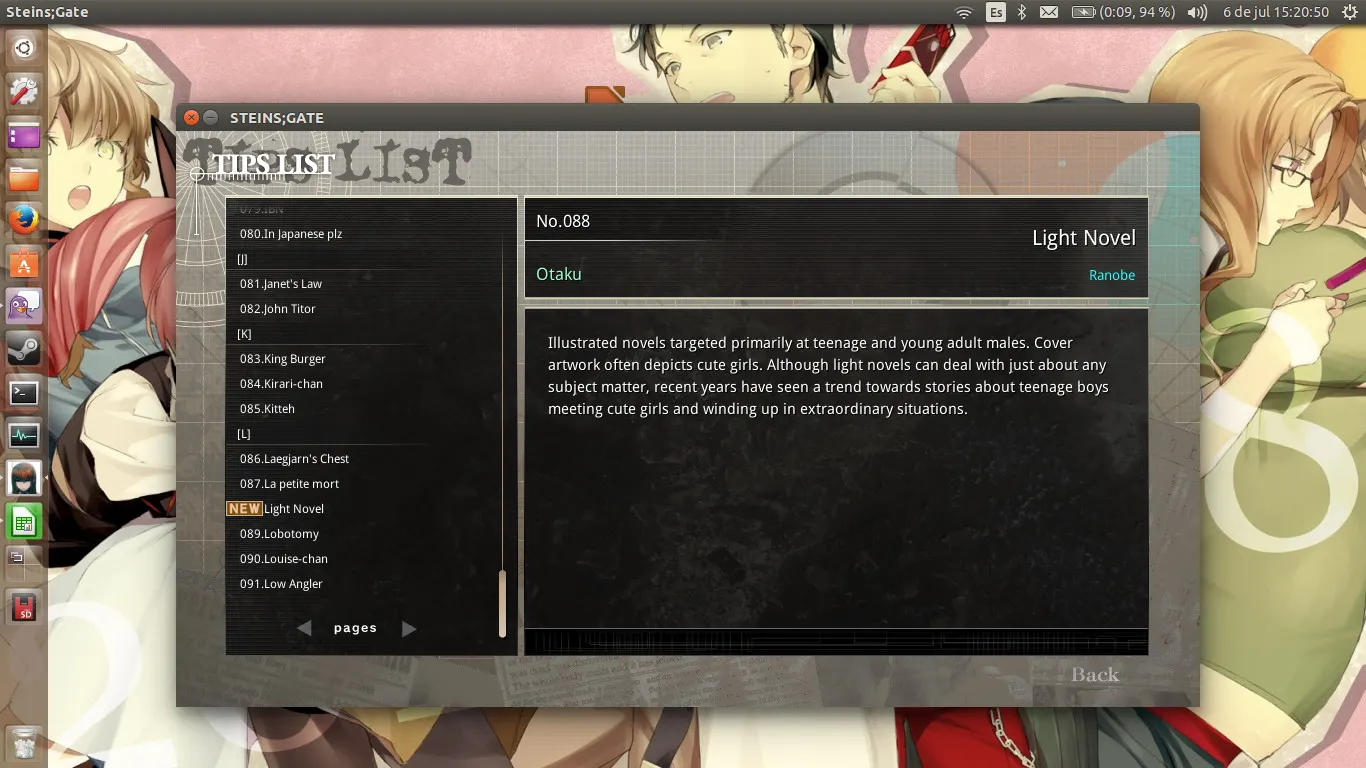The height and width of the screenshot is (768, 1366).
Task: Open Firefox from the dock
Action: point(23,218)
